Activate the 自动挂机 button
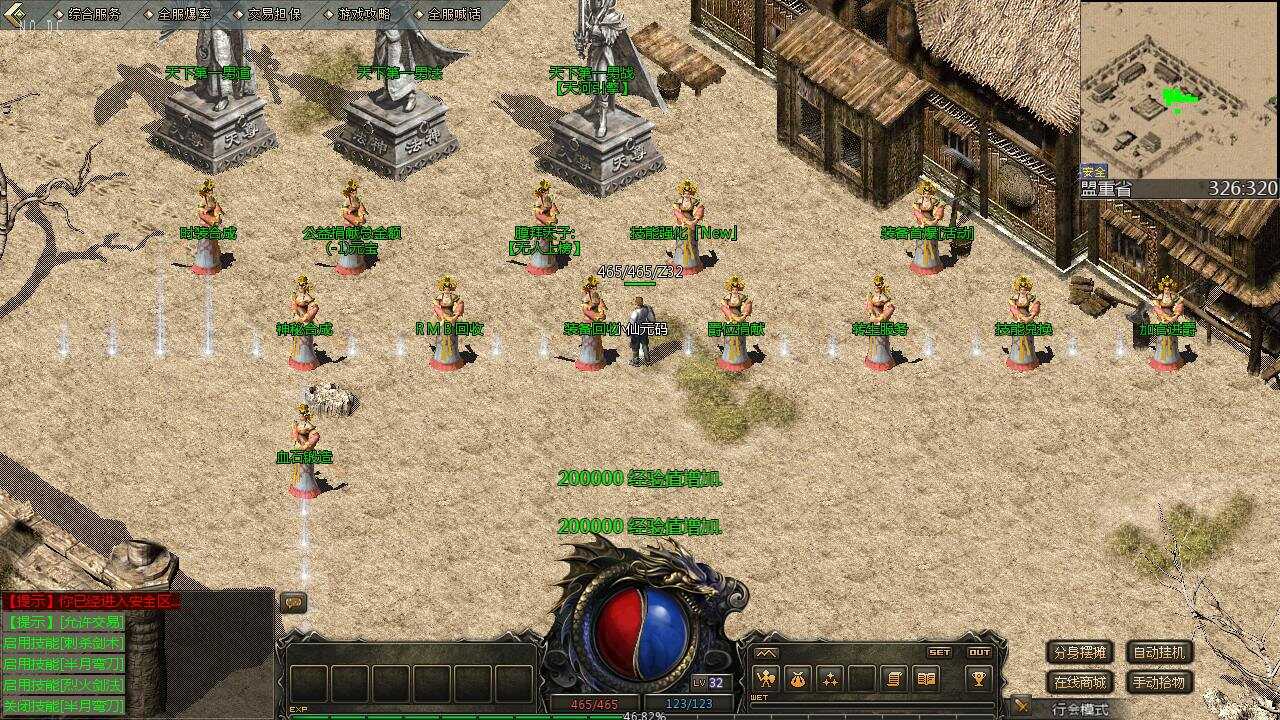This screenshot has width=1280, height=720. pyautogui.click(x=1160, y=653)
